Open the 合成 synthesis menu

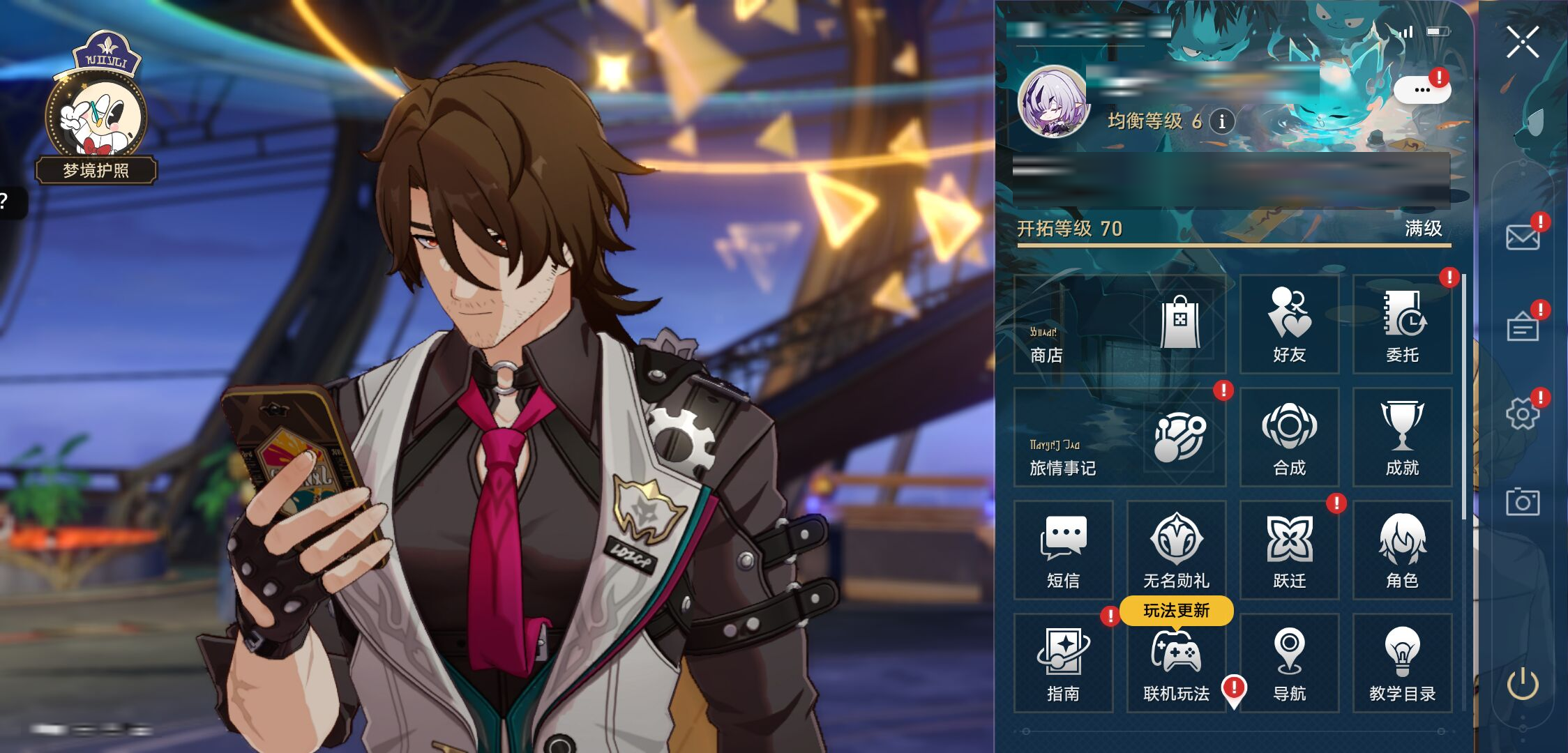(1289, 438)
